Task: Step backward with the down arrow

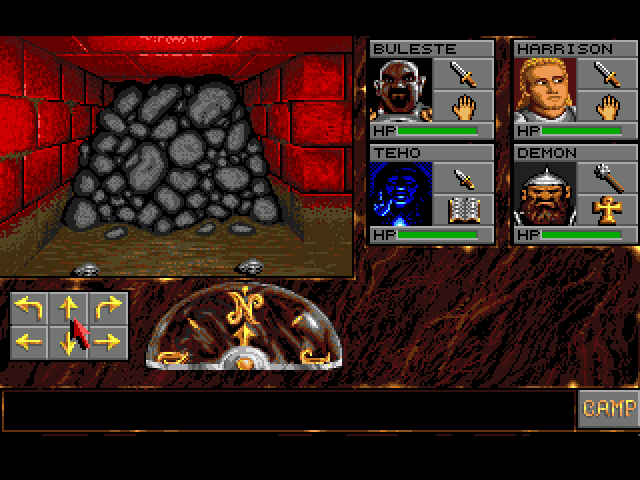Action: point(69,342)
